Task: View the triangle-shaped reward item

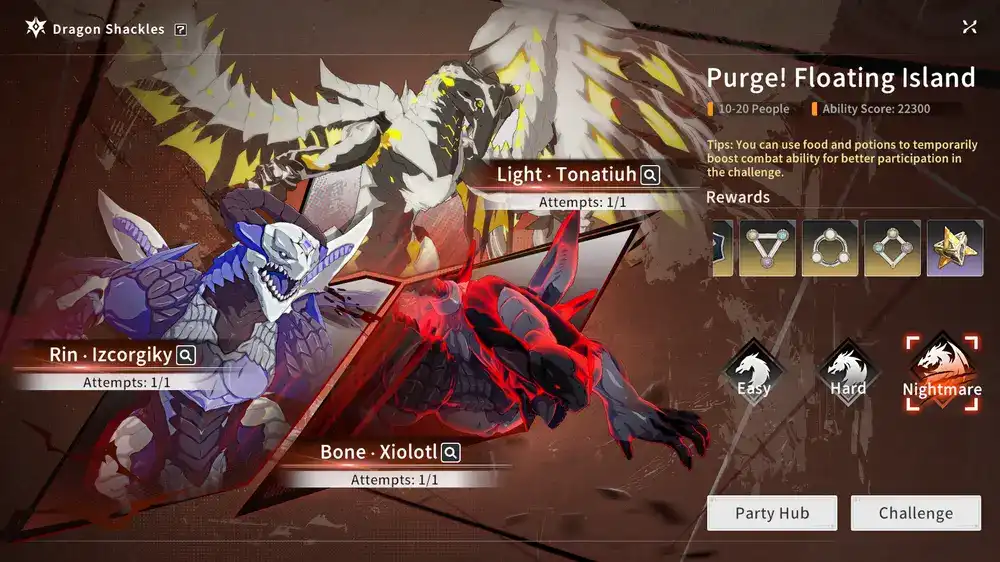Action: (x=767, y=248)
